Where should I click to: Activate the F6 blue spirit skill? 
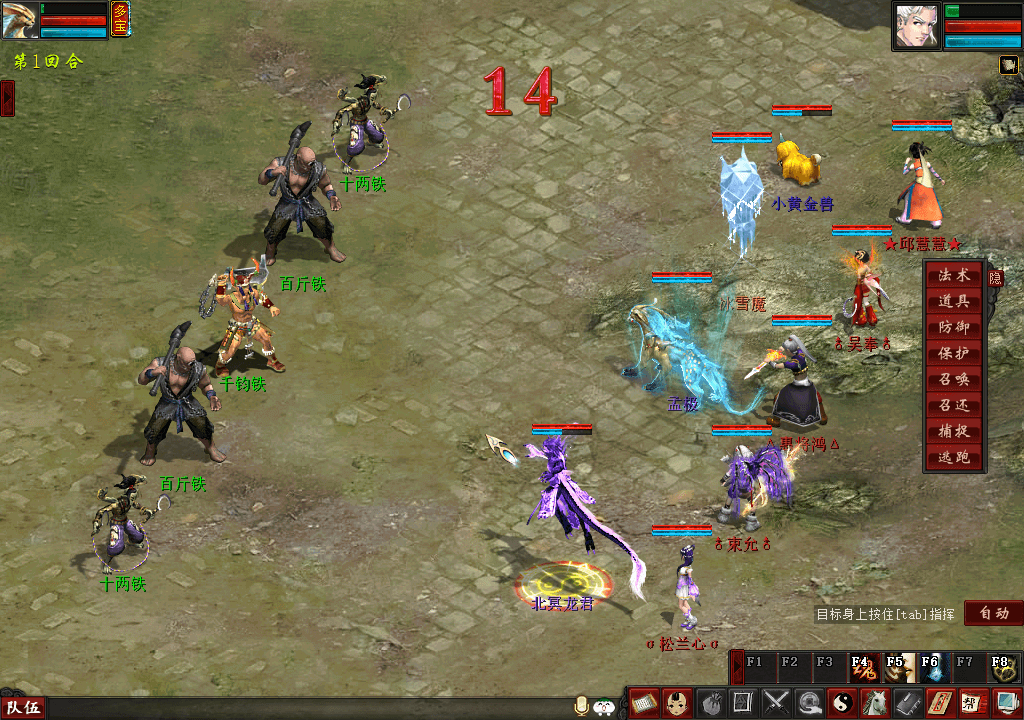(931, 667)
